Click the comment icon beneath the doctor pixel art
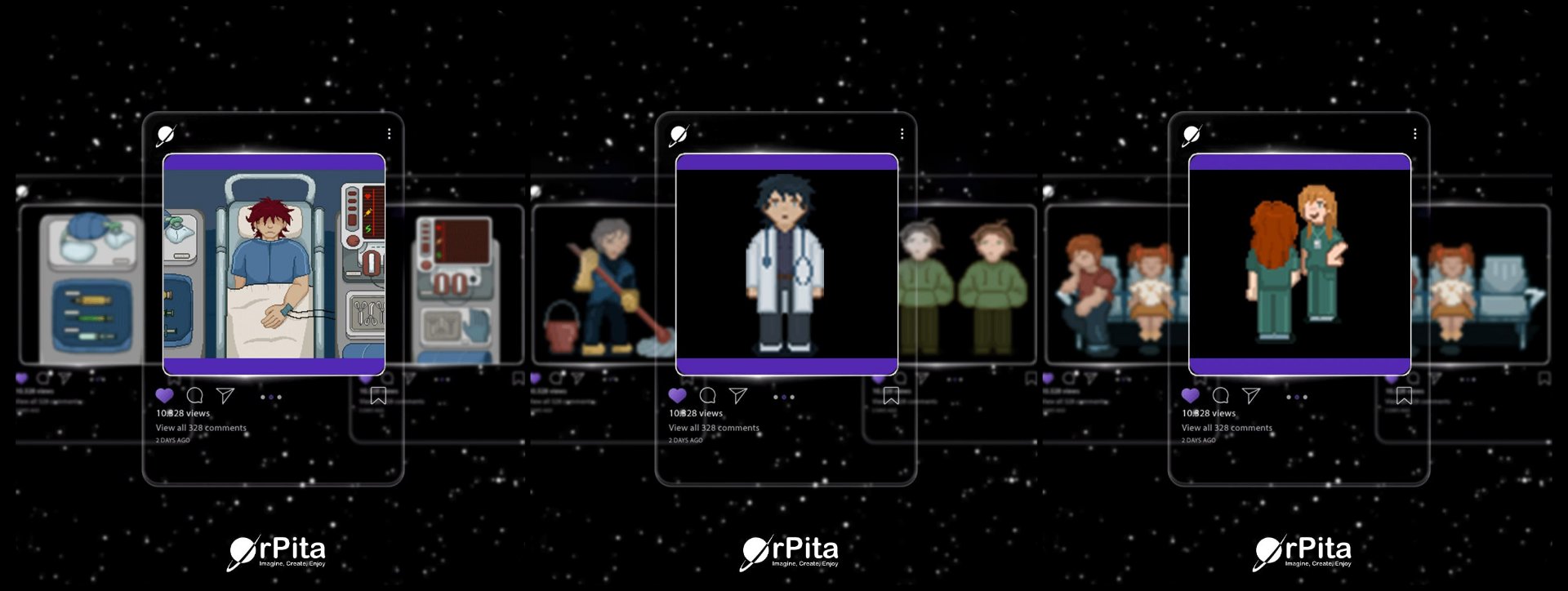The image size is (1568, 591). [707, 395]
